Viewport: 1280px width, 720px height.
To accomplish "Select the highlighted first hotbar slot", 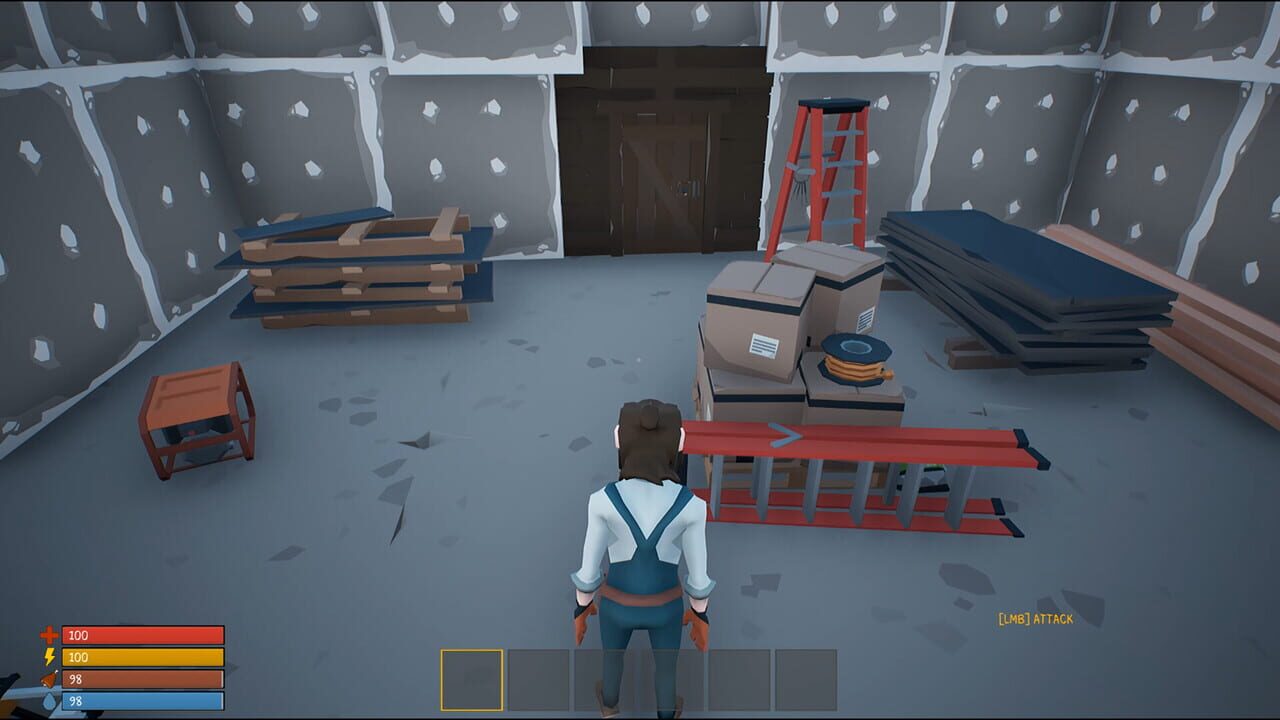I will point(470,679).
